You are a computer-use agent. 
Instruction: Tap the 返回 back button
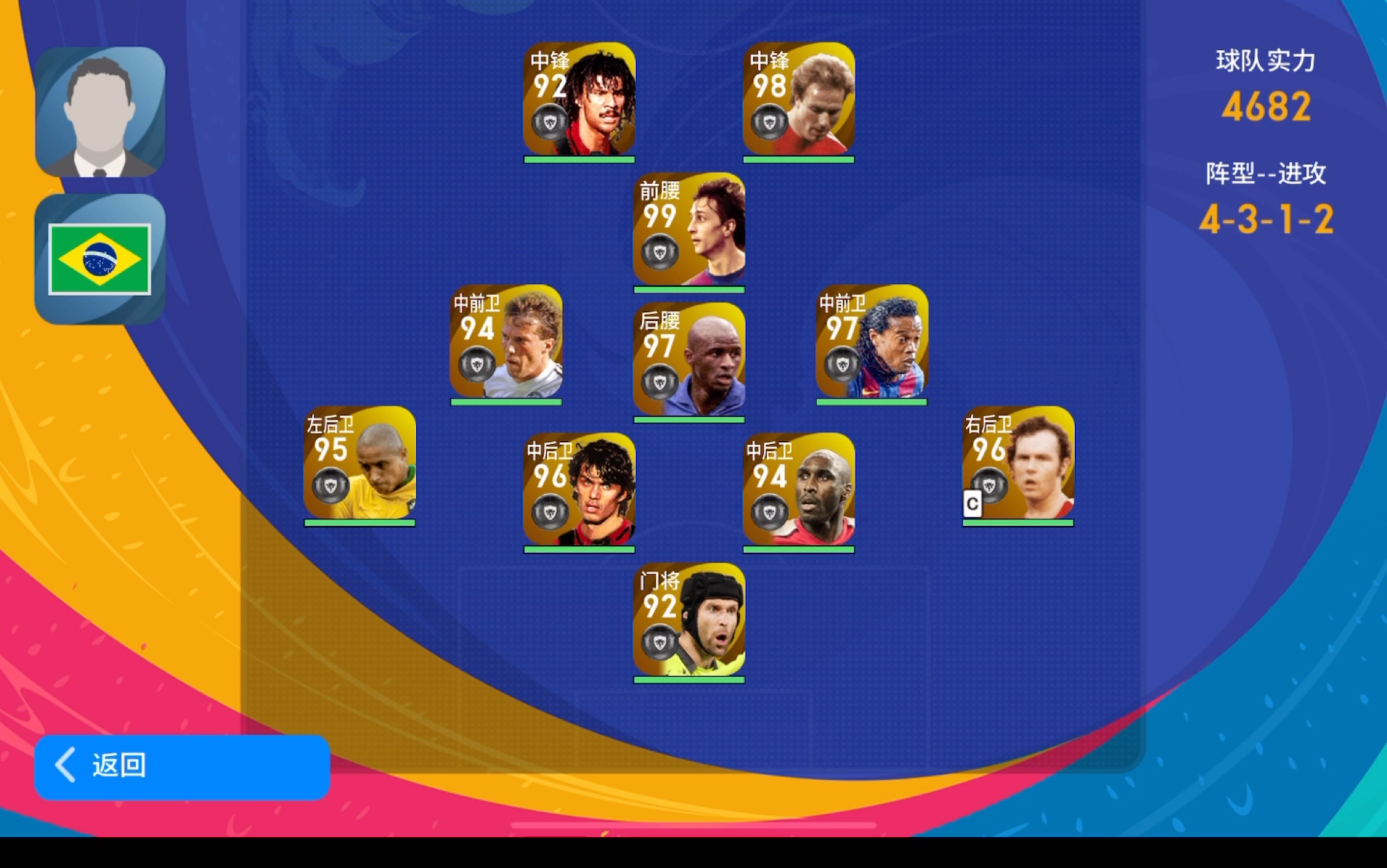pyautogui.click(x=182, y=766)
